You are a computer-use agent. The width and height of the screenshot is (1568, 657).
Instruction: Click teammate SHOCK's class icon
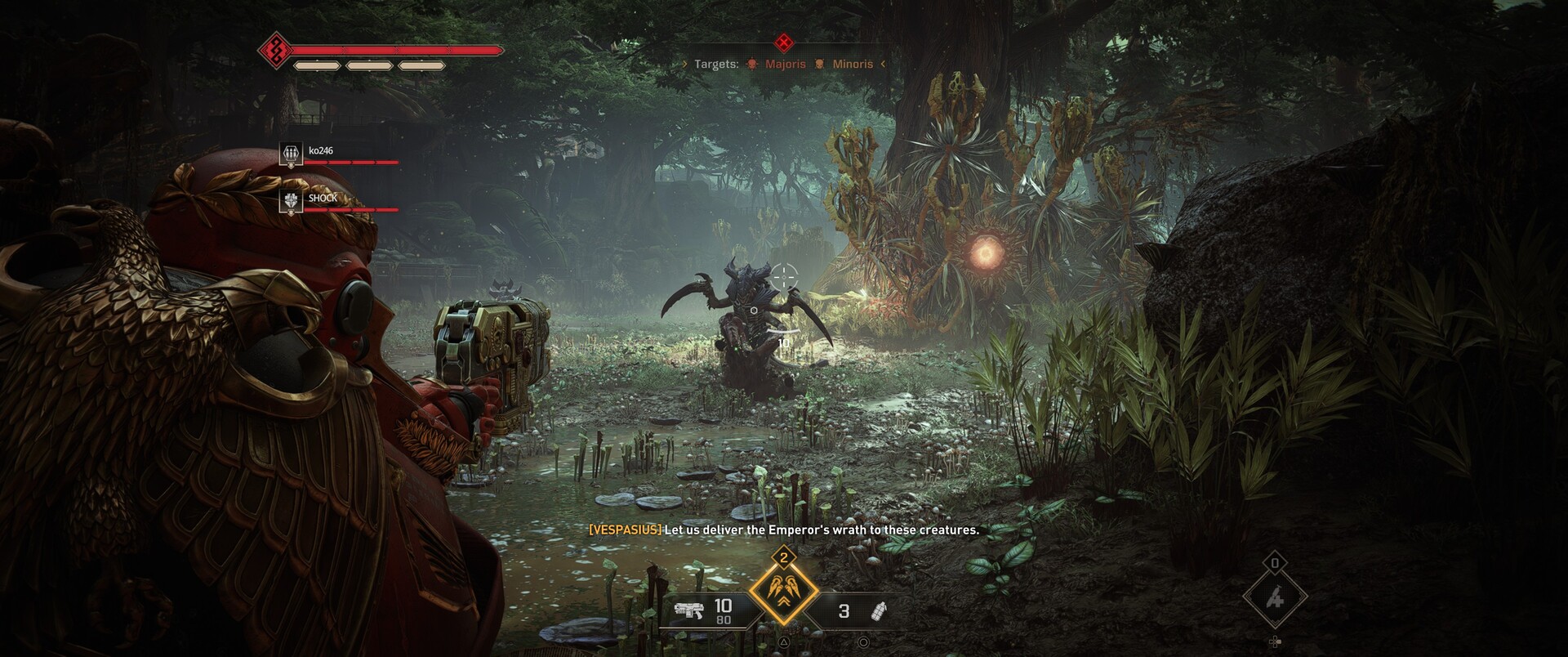click(x=291, y=201)
